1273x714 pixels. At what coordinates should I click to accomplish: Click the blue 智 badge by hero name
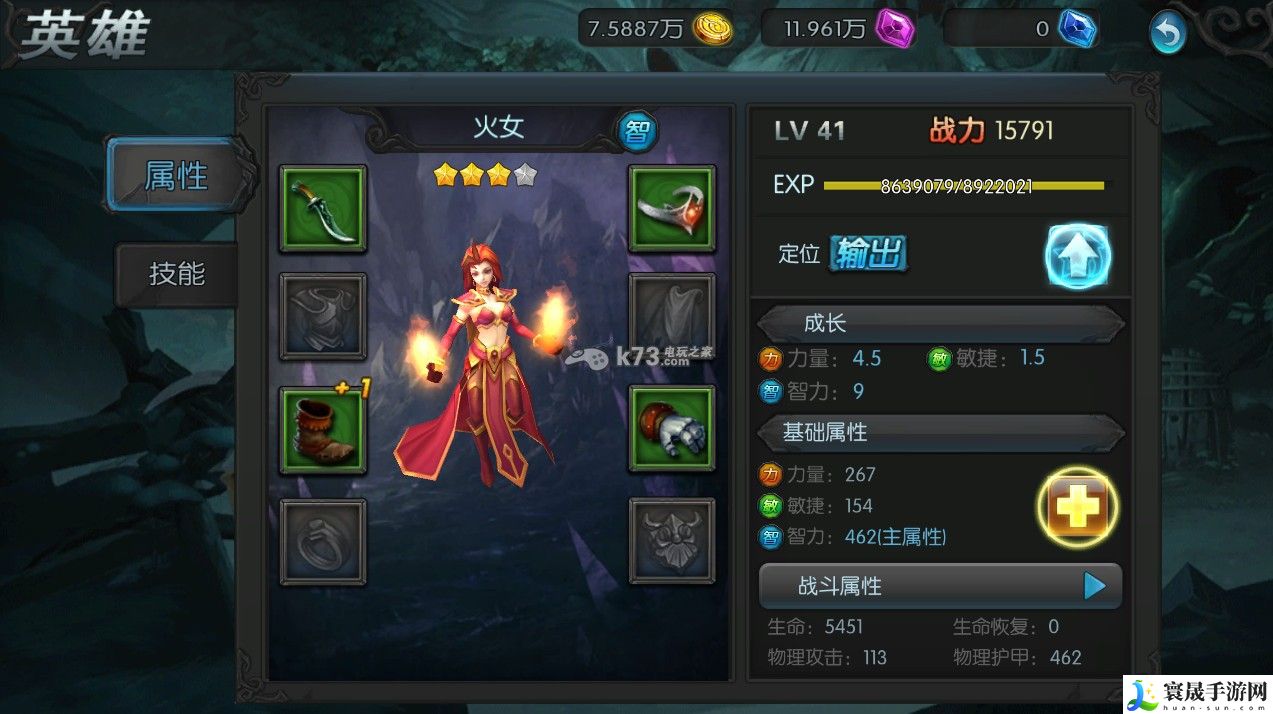pos(637,130)
